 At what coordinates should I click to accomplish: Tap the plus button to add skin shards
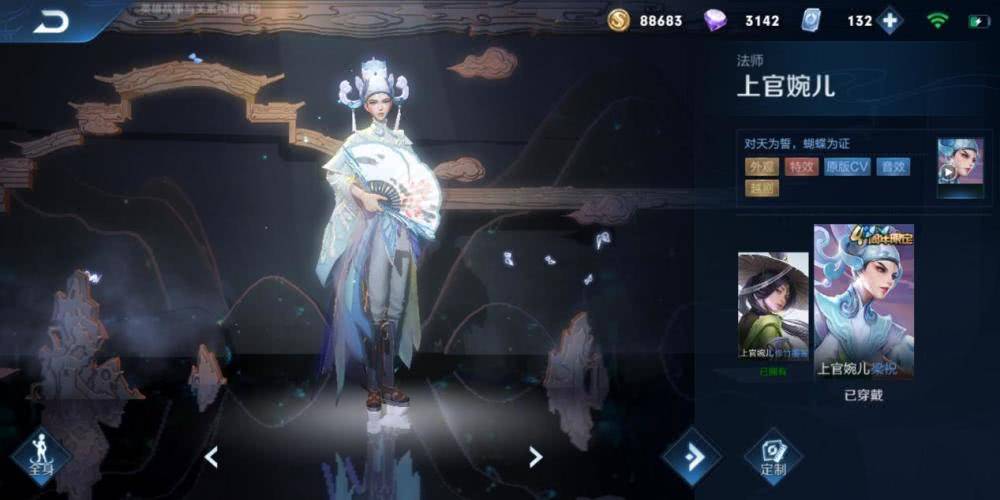coord(889,21)
